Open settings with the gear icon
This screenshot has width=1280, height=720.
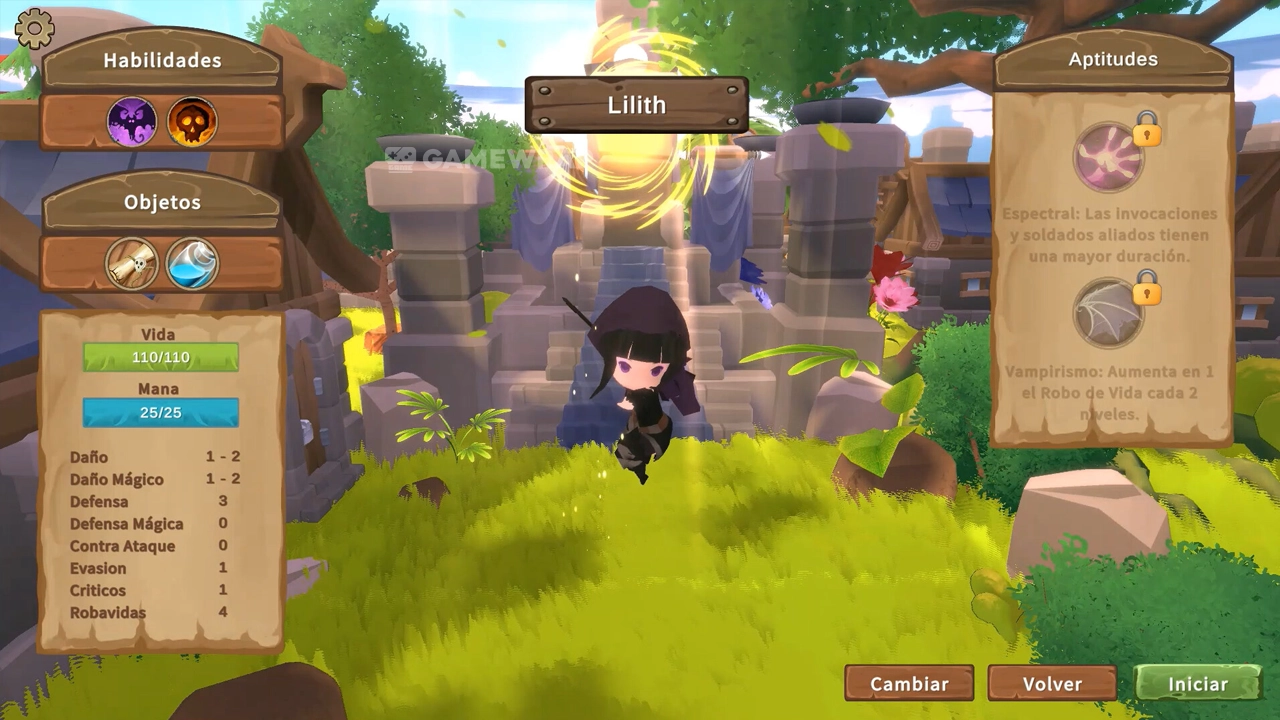tap(35, 29)
